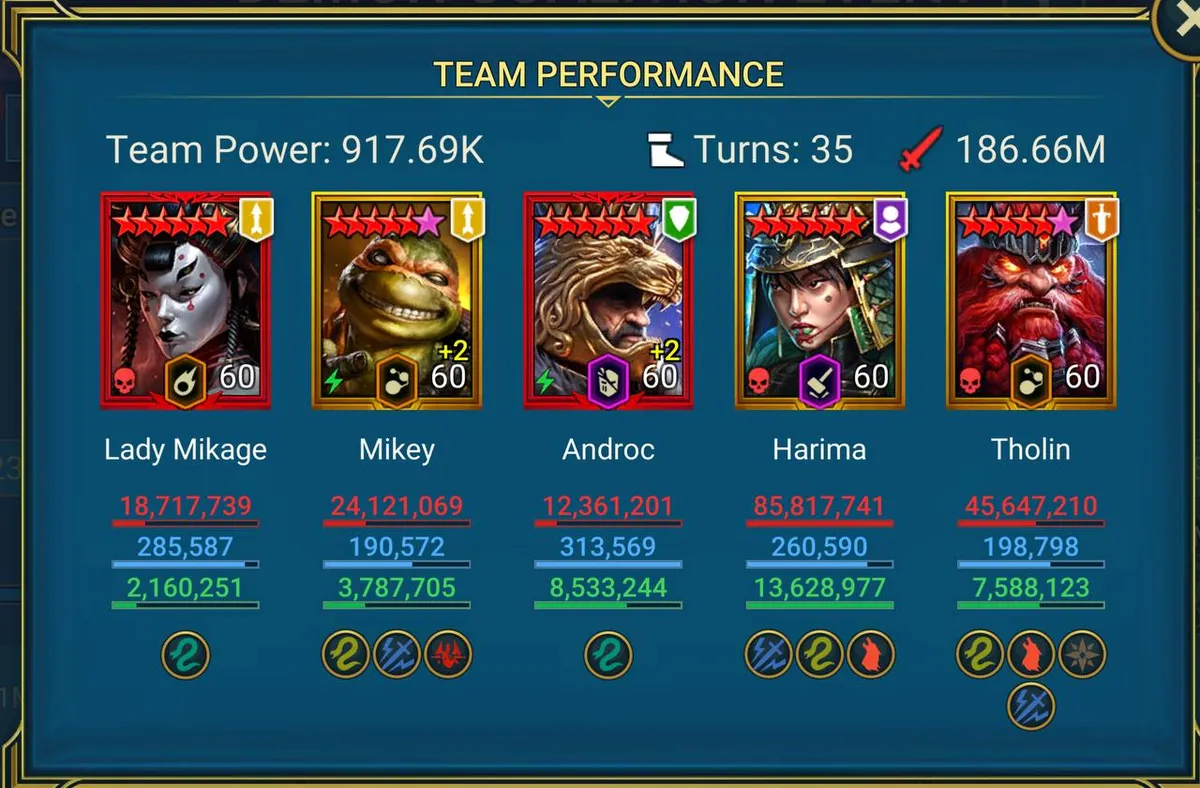Select Lady Mikage's champion portrait
The height and width of the screenshot is (788, 1200).
point(186,300)
